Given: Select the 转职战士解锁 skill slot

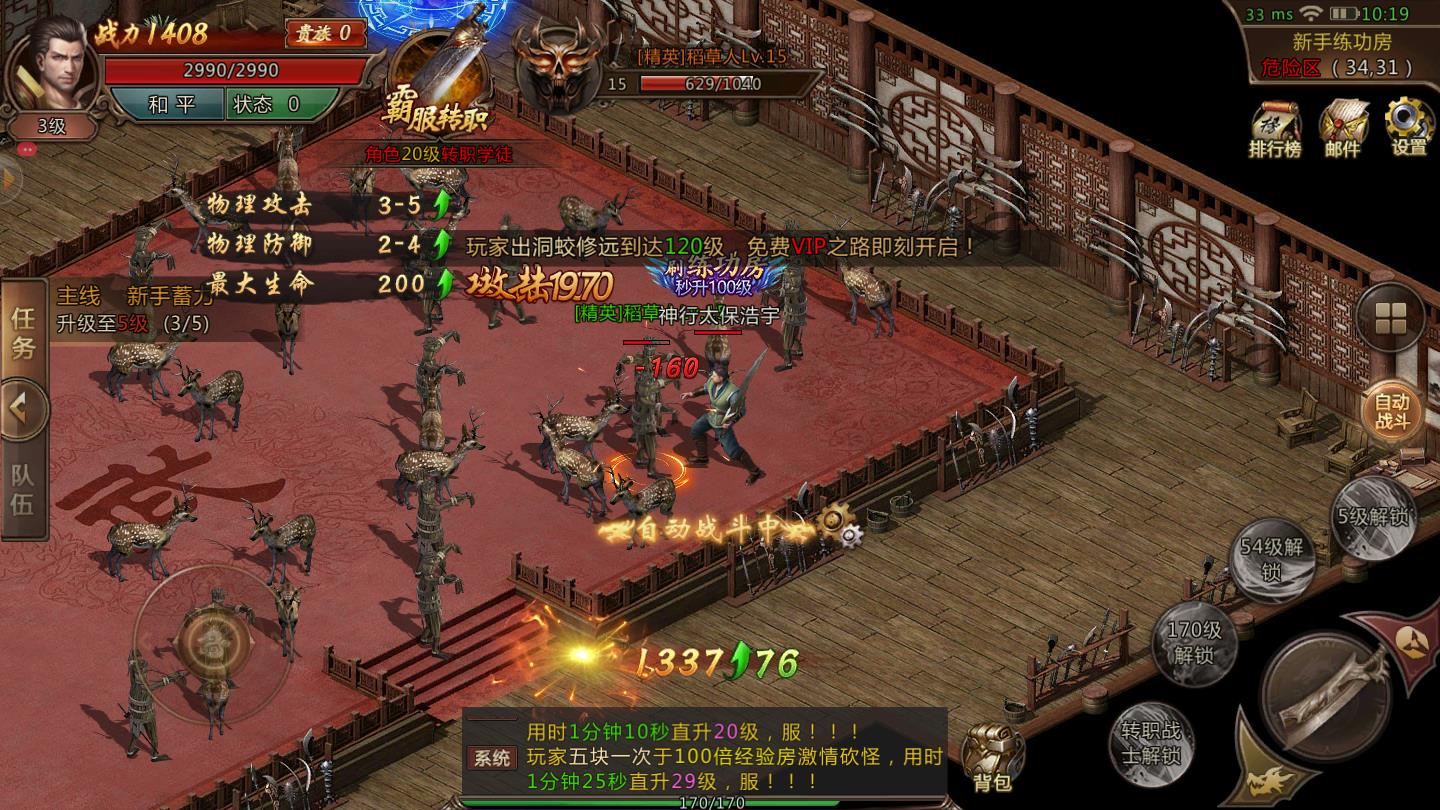Looking at the screenshot, I should [x=1150, y=743].
